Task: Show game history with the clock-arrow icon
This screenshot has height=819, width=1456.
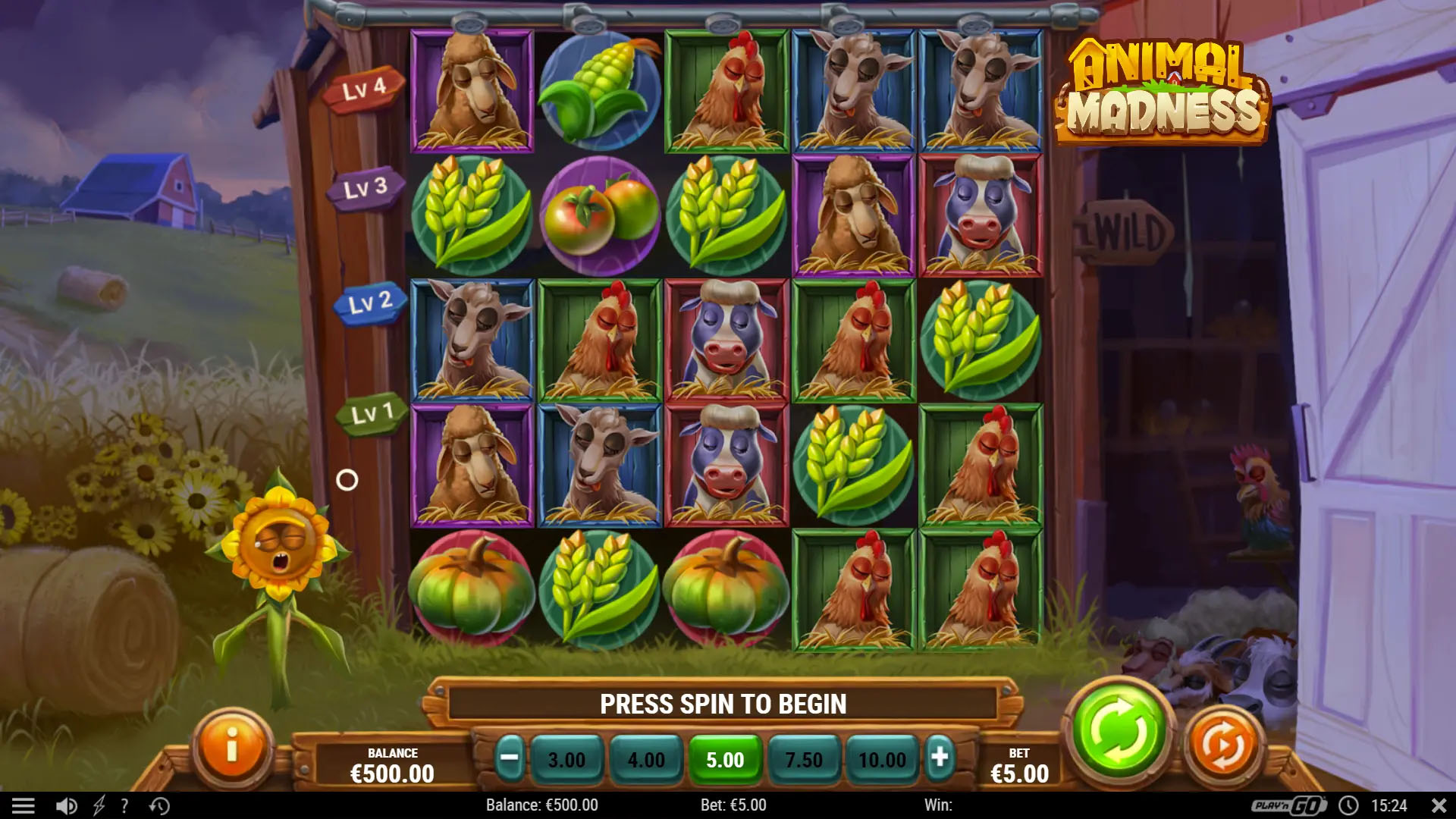Action: point(159,805)
